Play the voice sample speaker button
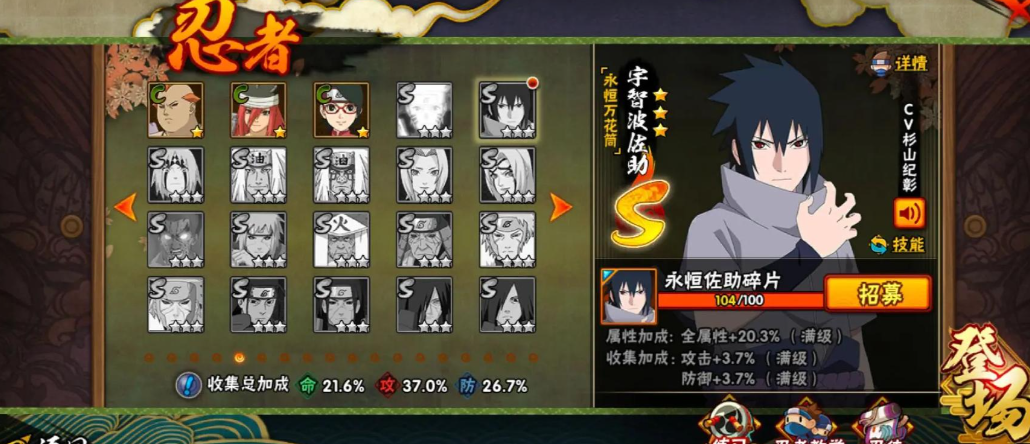The height and width of the screenshot is (444, 1030). pos(909,213)
